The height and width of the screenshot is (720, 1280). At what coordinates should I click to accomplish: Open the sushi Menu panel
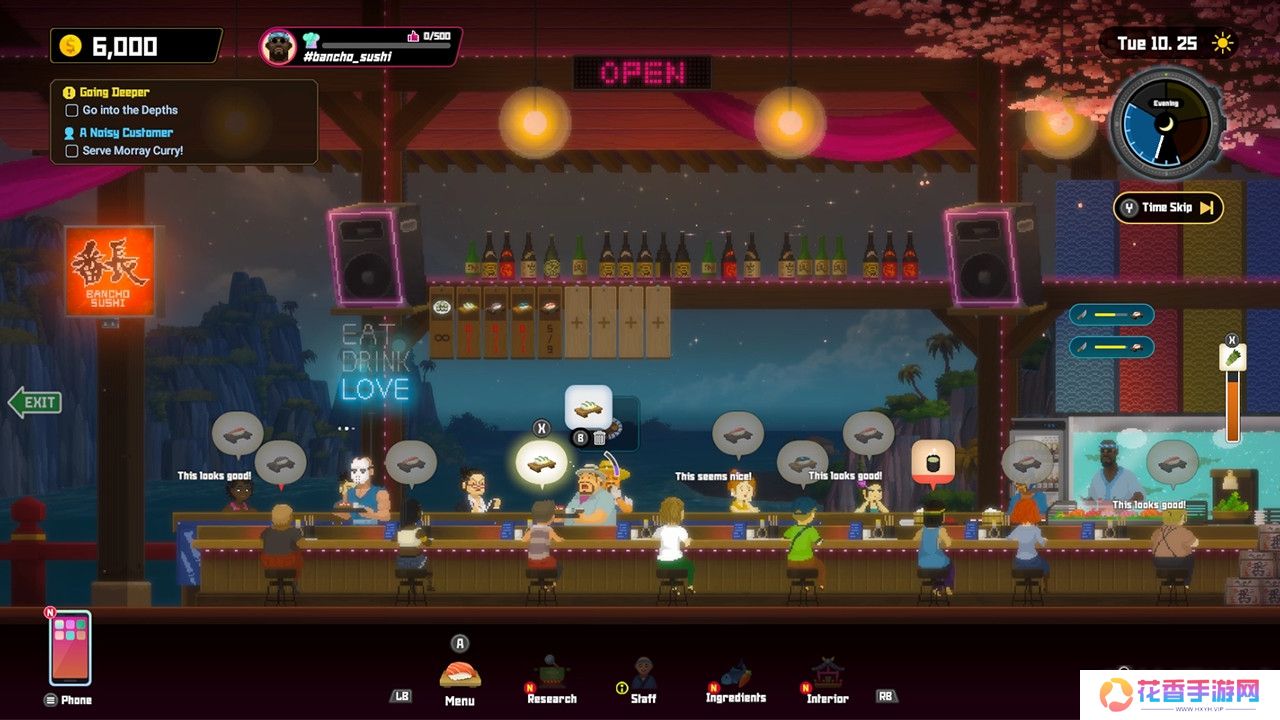[x=460, y=674]
